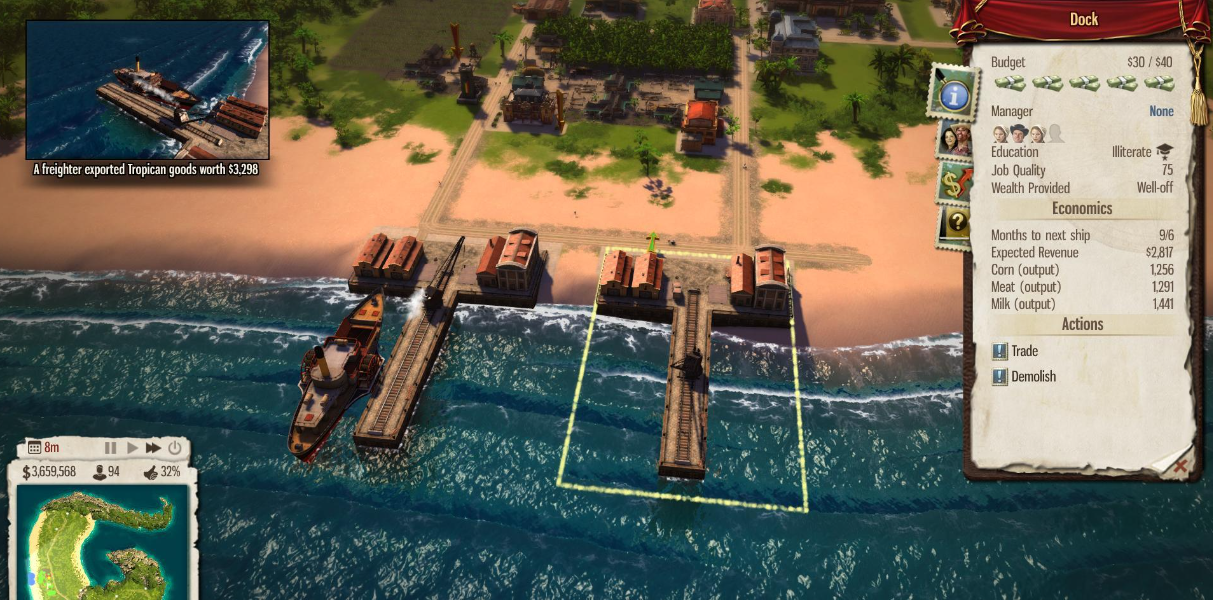Open the freighter export notification thumbnail
Viewport: 1213px width, 600px height.
[147, 90]
